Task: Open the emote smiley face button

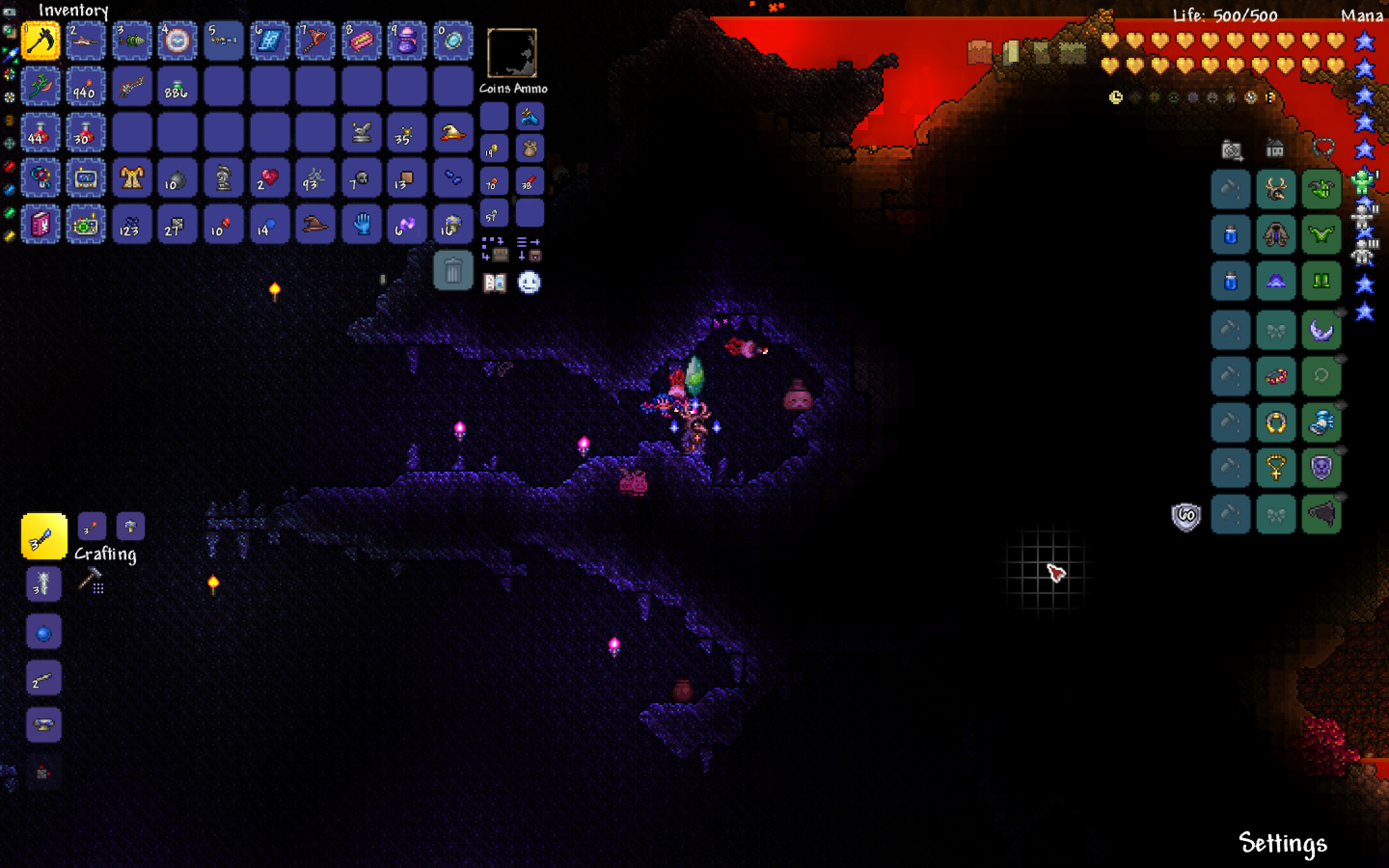Action: 529,283
